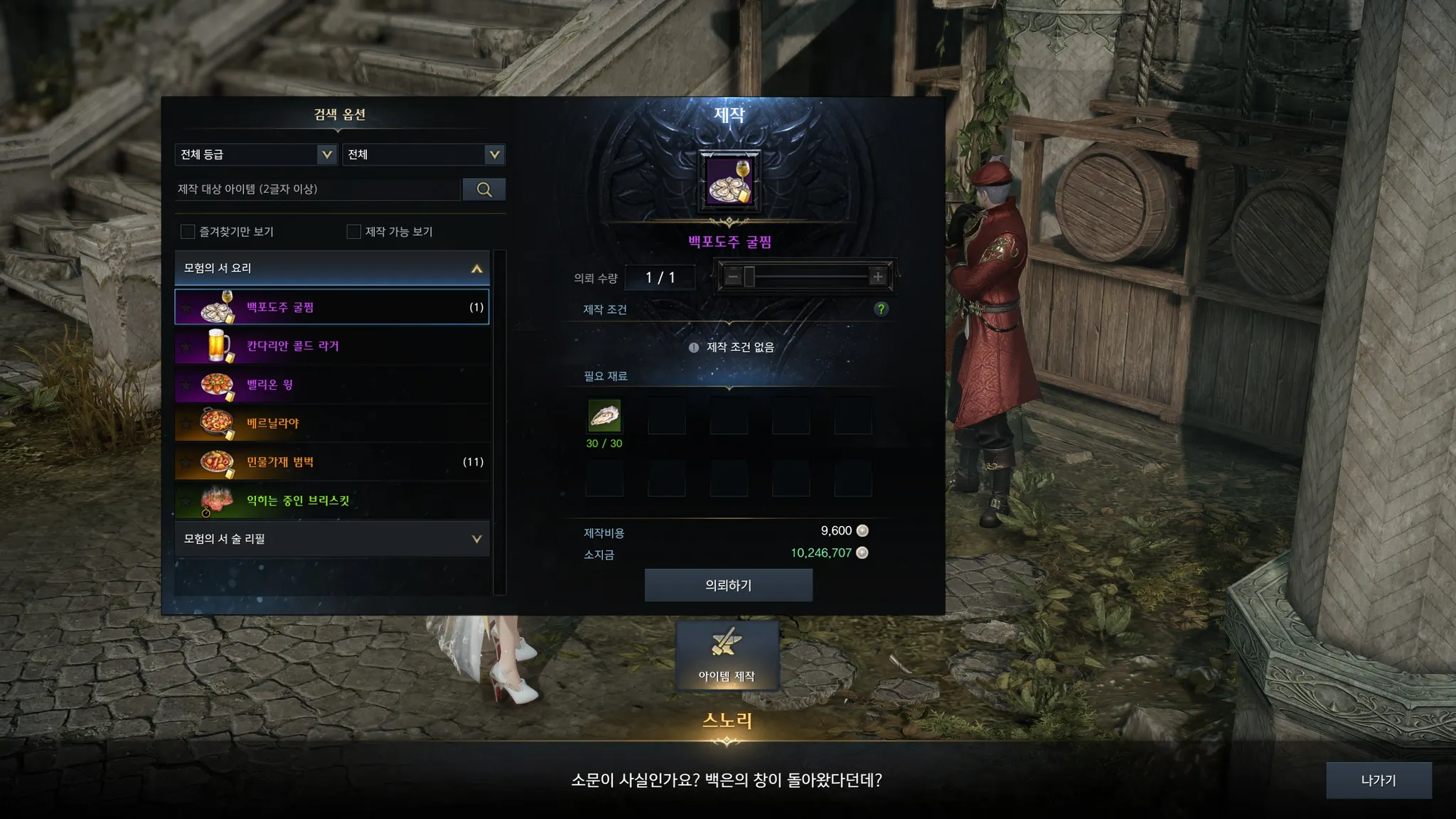Choose the 칸다리안 콜드 라거 recipe
Viewport: 1456px width, 819px height.
(x=332, y=346)
